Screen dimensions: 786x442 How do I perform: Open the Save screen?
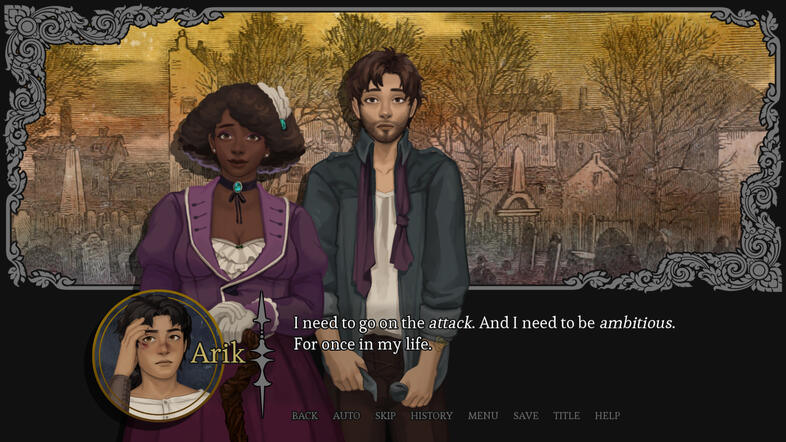pyautogui.click(x=525, y=416)
